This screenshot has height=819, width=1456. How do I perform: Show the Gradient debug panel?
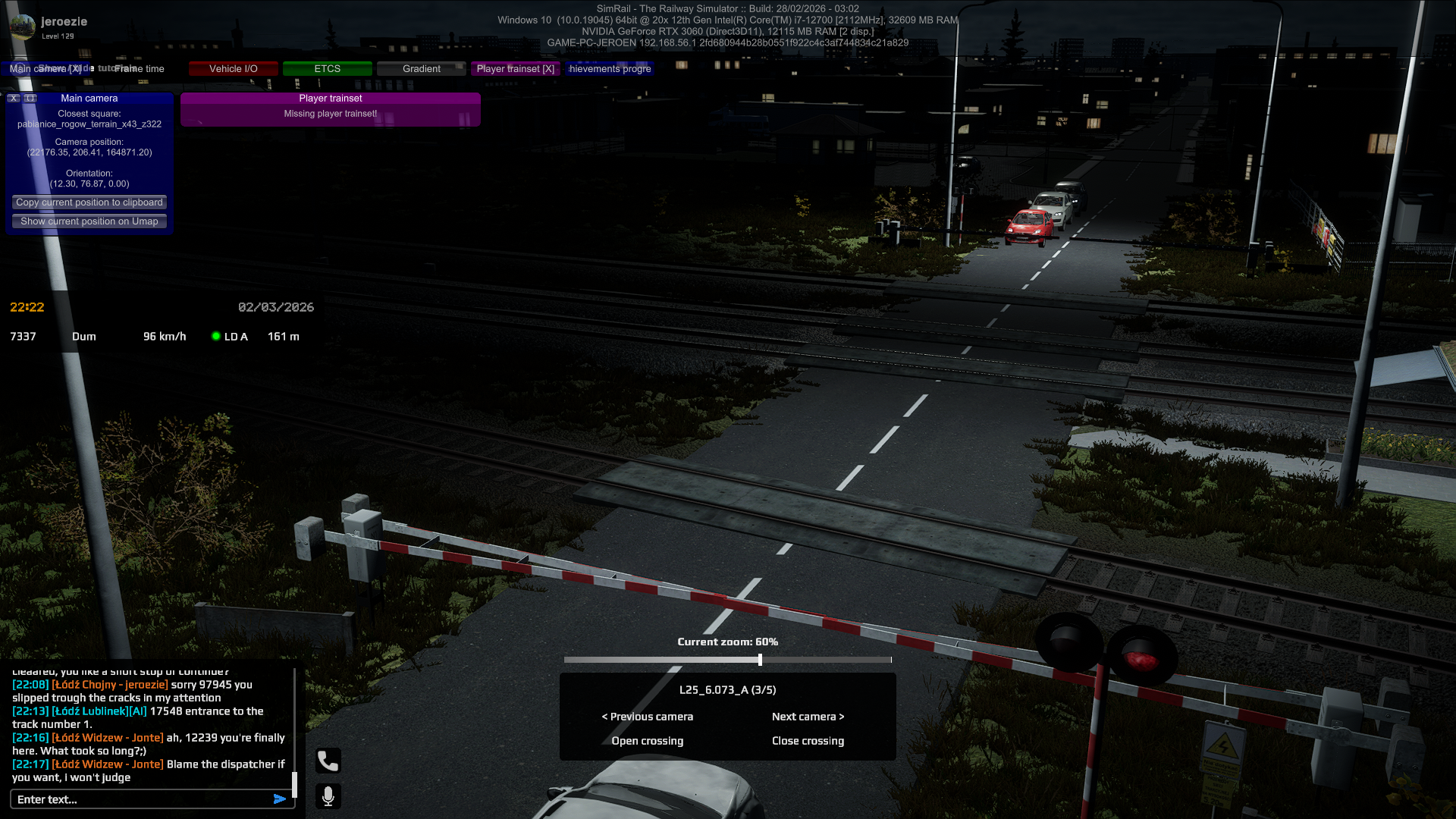(x=421, y=69)
